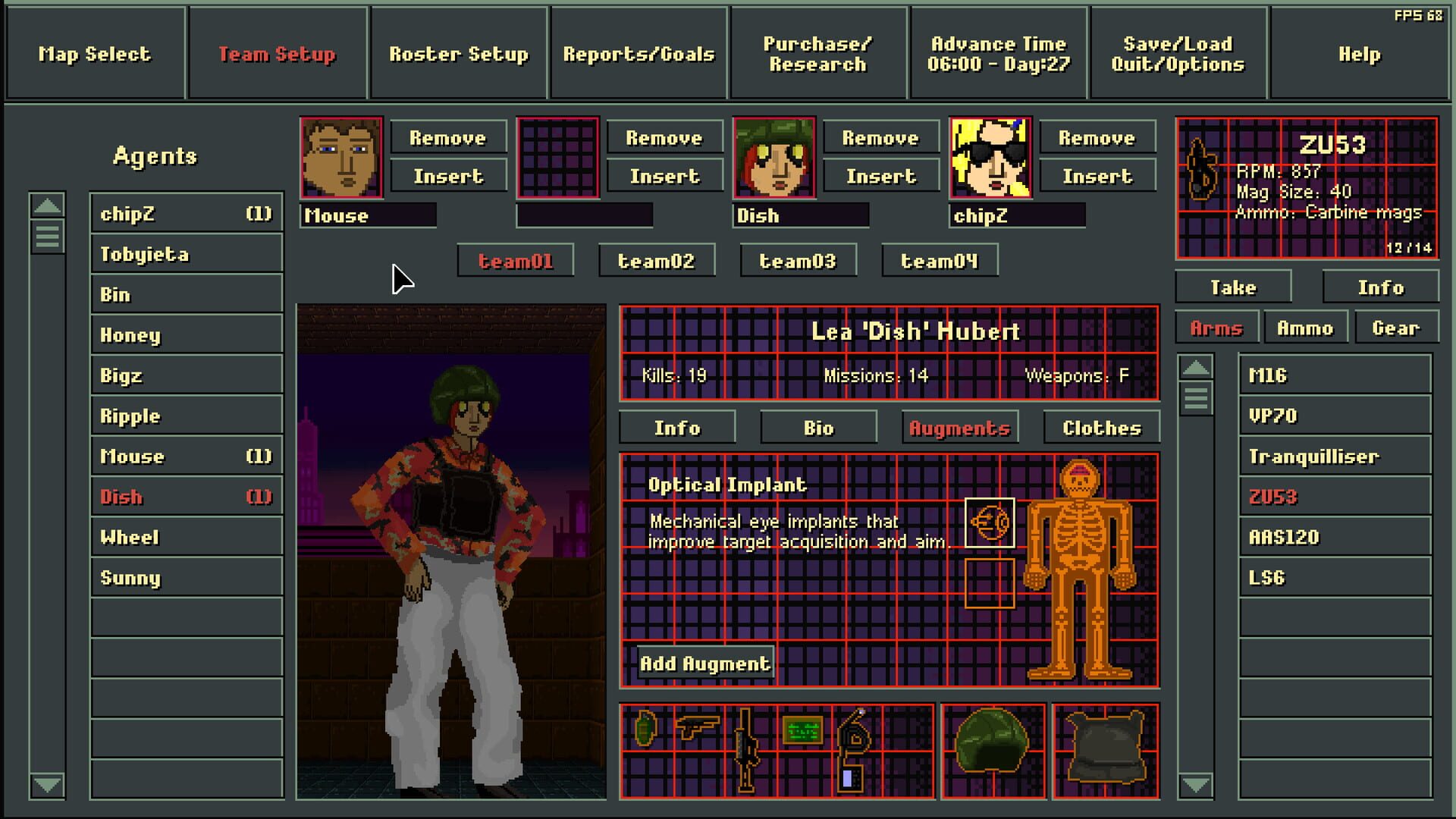
Task: Click the Add Augment button
Action: pos(704,662)
